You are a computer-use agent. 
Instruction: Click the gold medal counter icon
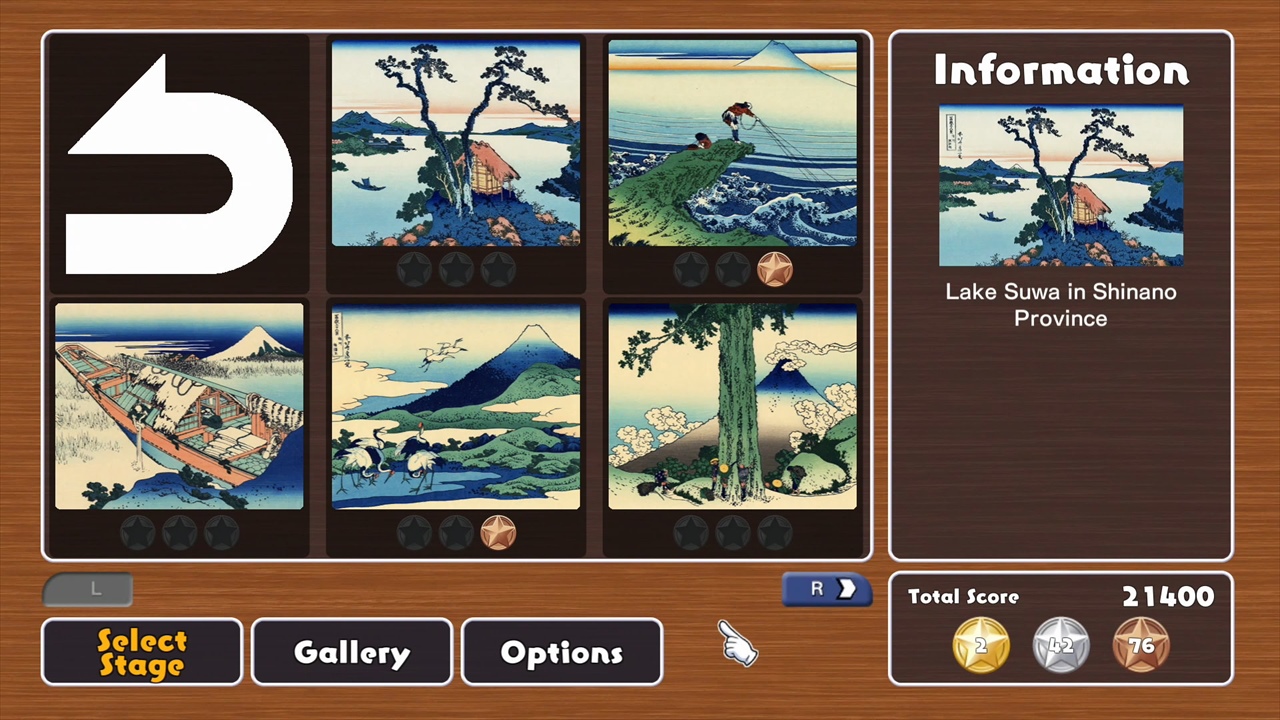(x=980, y=645)
